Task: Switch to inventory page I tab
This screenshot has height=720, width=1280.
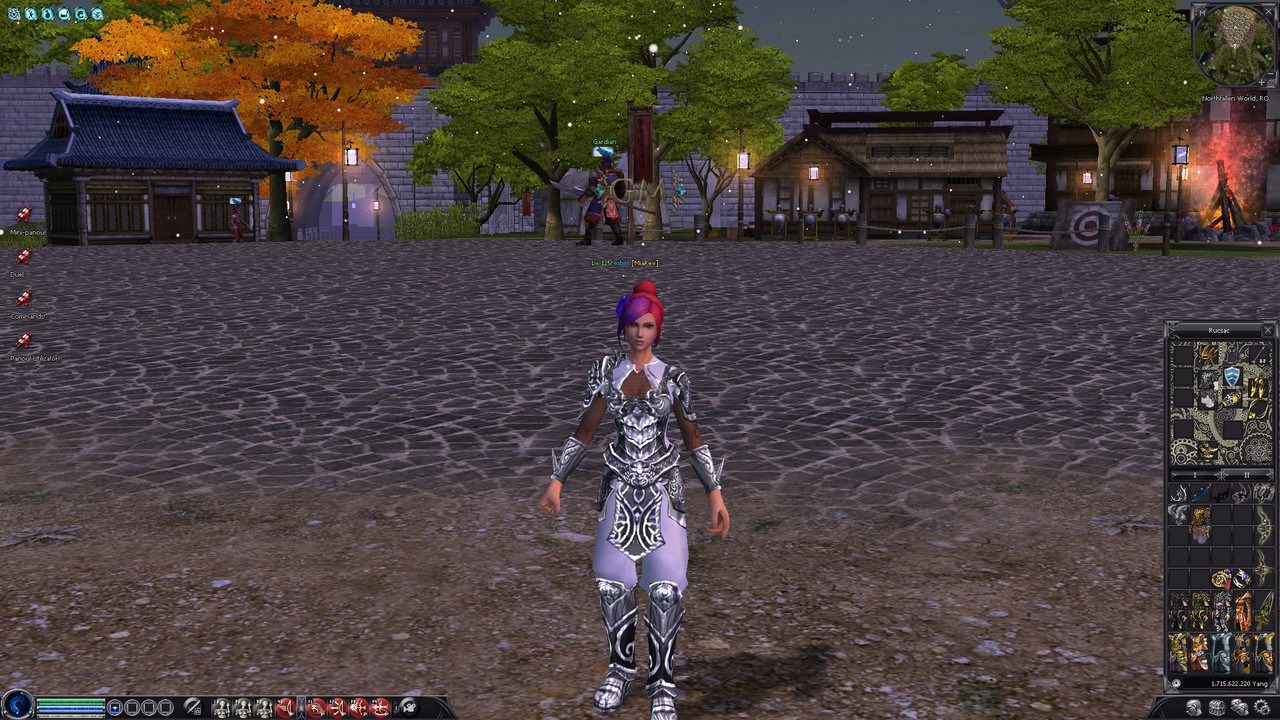Action: pyautogui.click(x=1195, y=474)
